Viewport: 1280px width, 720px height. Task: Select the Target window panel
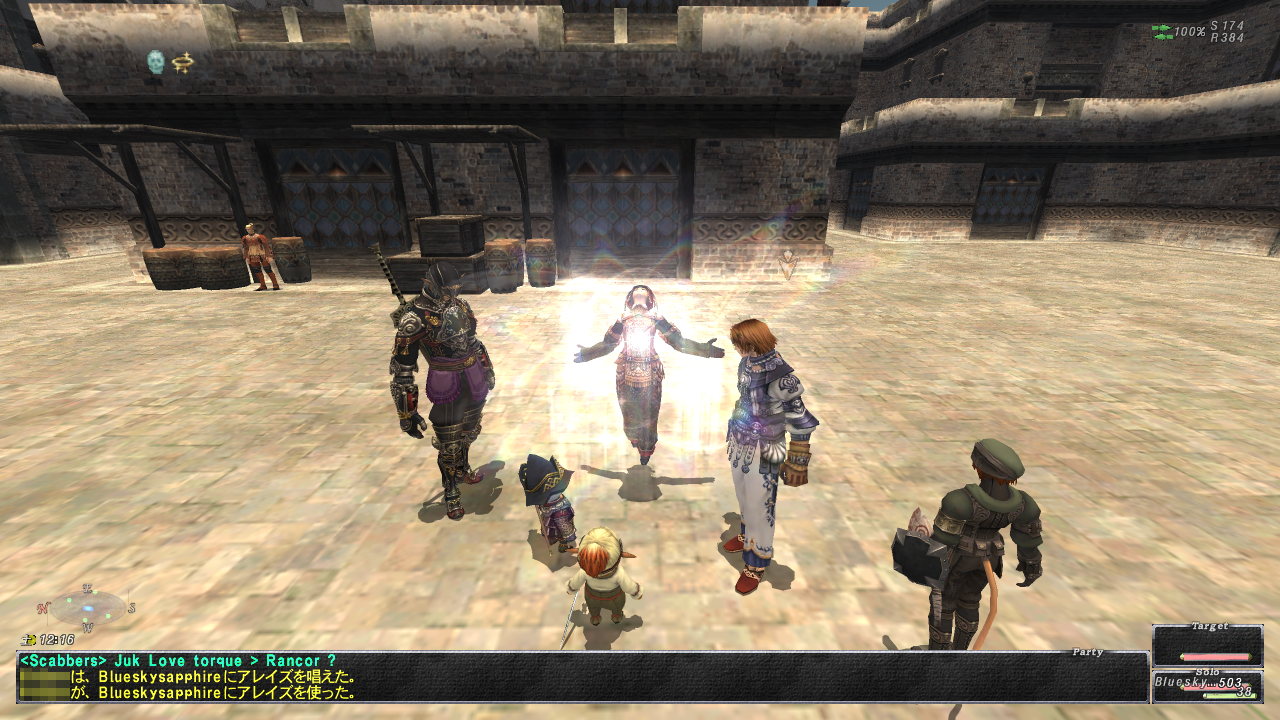coord(1207,645)
